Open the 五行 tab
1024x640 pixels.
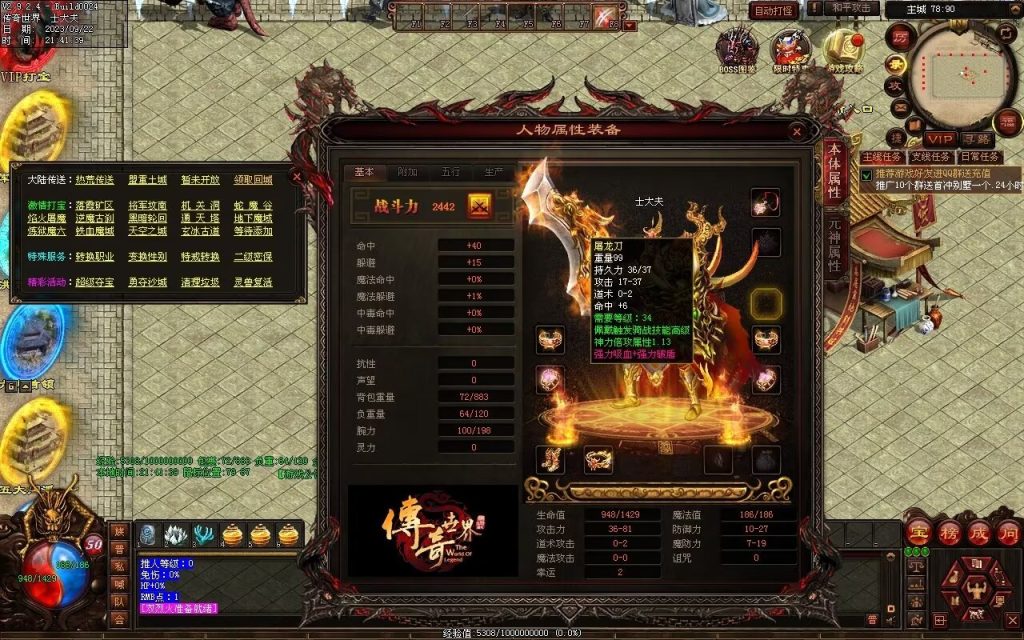450,172
